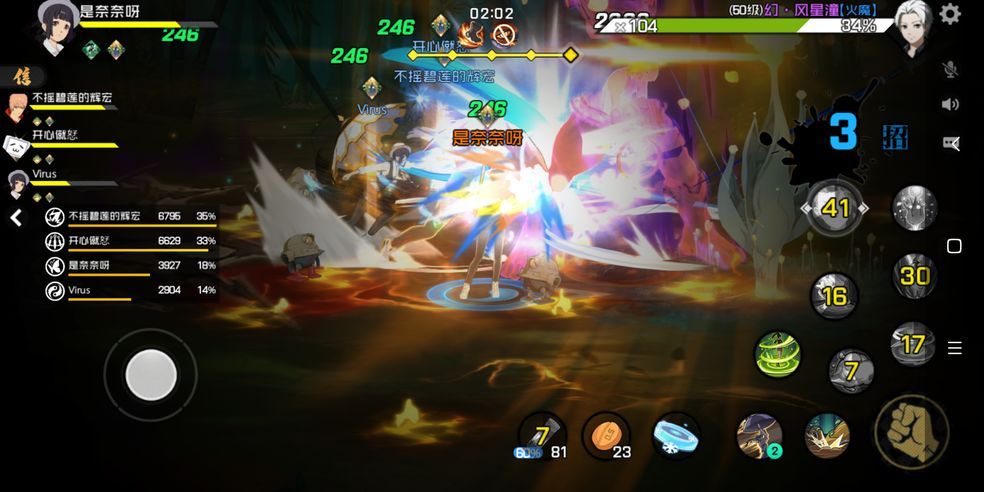Tap the boss portrait of 风星潼
This screenshot has width=984, height=492.
[x=912, y=26]
